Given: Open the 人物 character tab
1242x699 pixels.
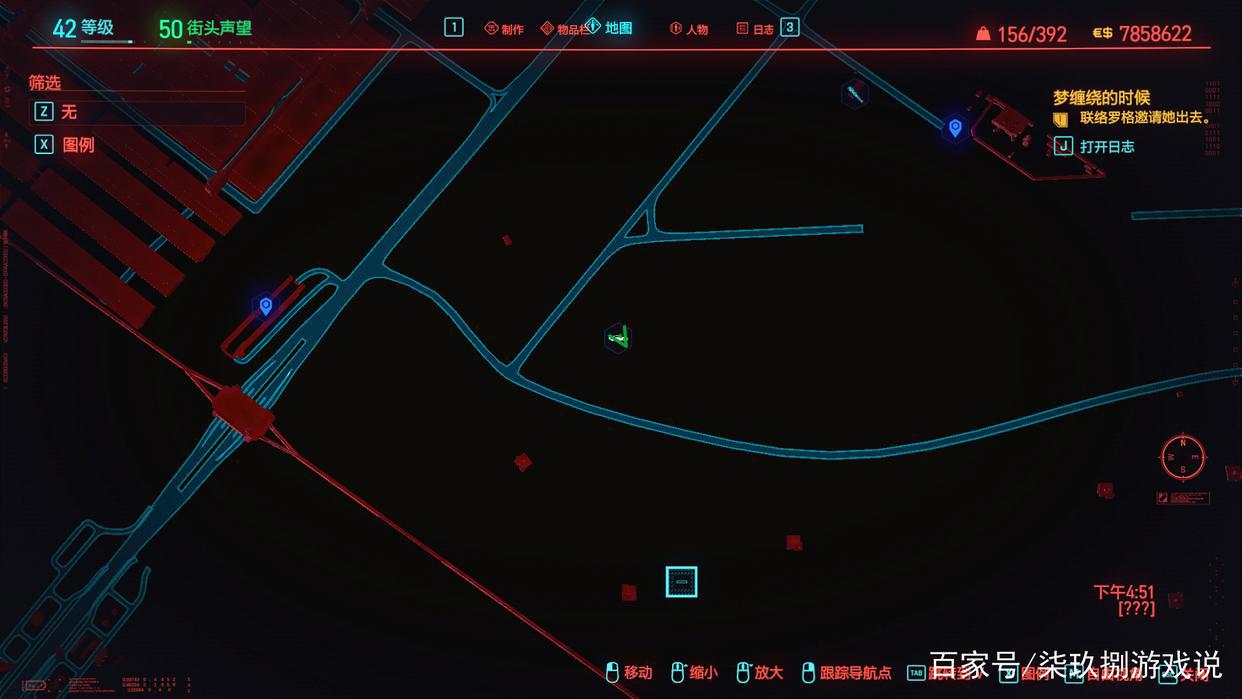Looking at the screenshot, I should (x=689, y=29).
